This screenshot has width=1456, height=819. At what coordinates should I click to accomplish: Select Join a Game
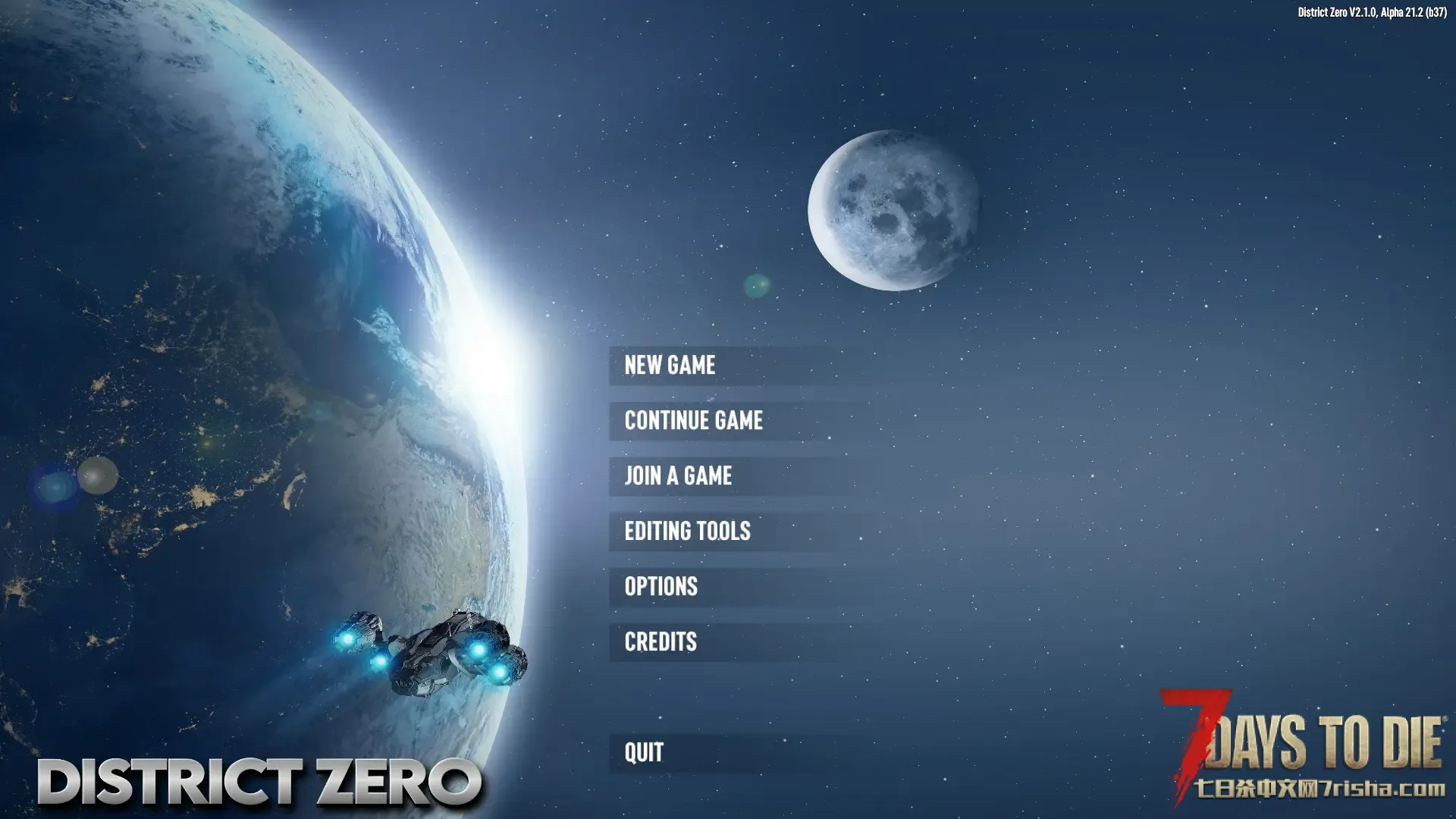(x=679, y=476)
